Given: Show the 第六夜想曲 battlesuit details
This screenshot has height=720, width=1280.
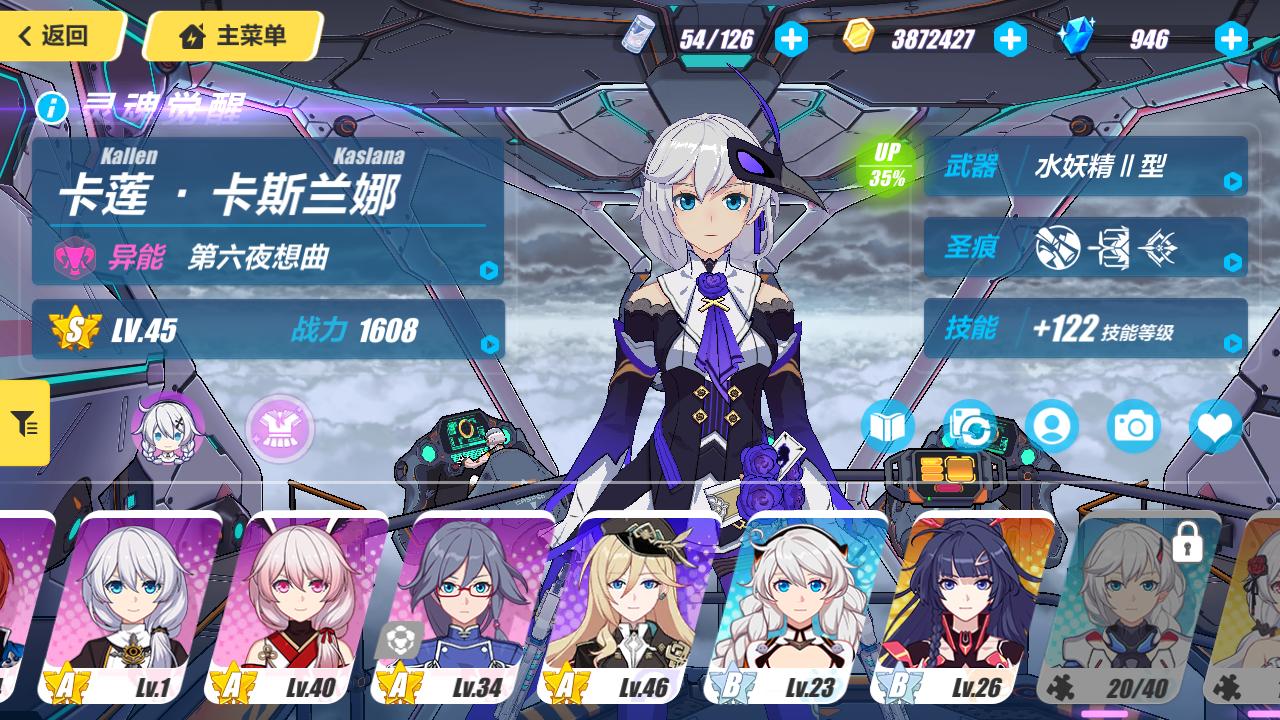Looking at the screenshot, I should (268, 258).
